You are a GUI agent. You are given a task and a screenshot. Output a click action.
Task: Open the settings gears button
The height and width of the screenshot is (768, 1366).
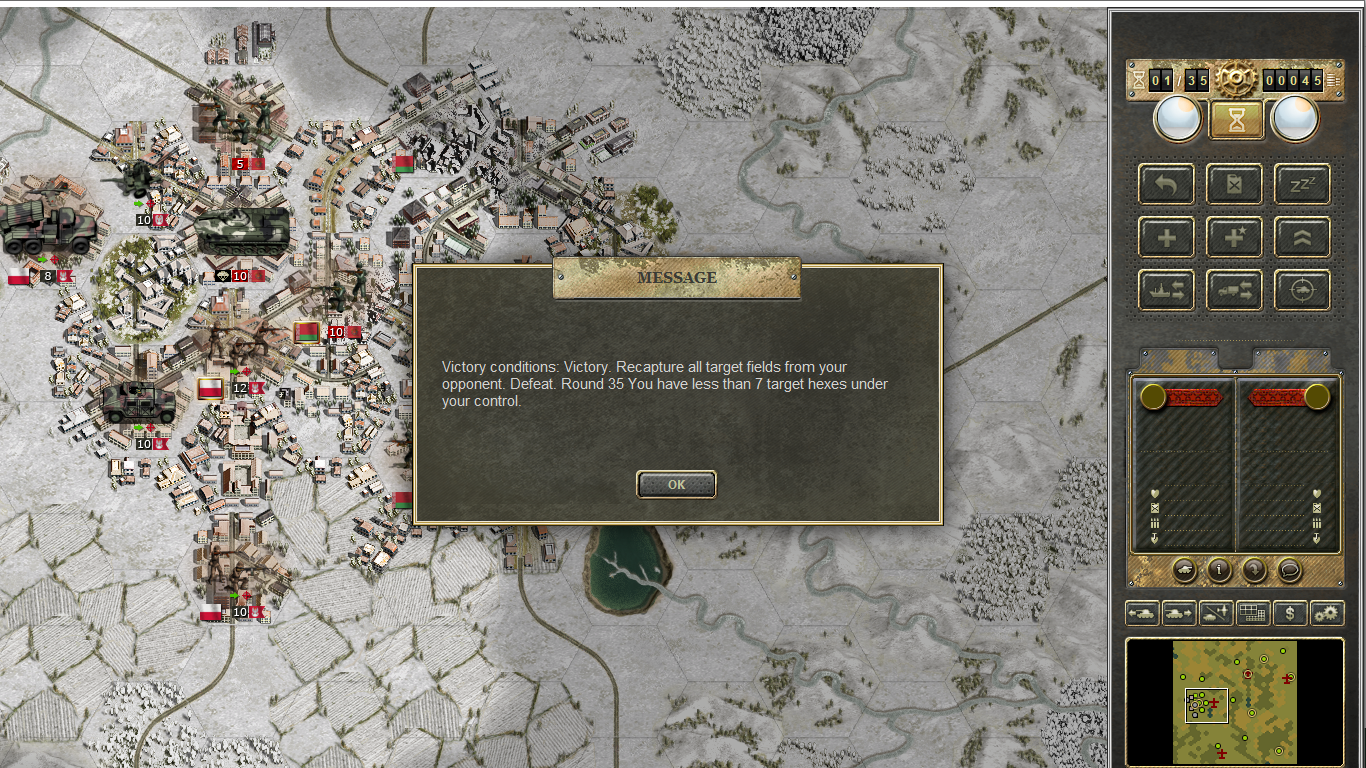(1327, 613)
